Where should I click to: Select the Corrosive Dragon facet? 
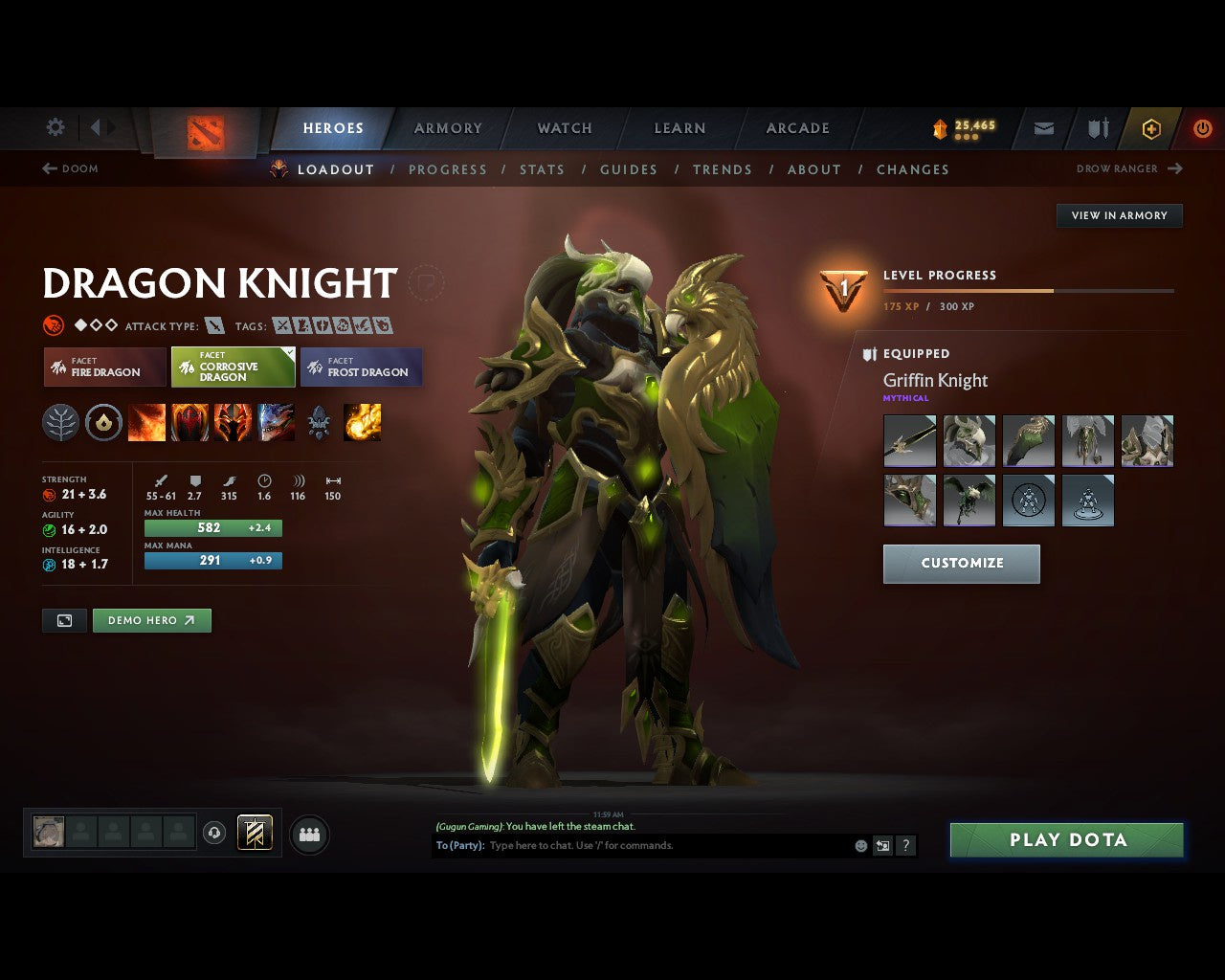click(233, 367)
